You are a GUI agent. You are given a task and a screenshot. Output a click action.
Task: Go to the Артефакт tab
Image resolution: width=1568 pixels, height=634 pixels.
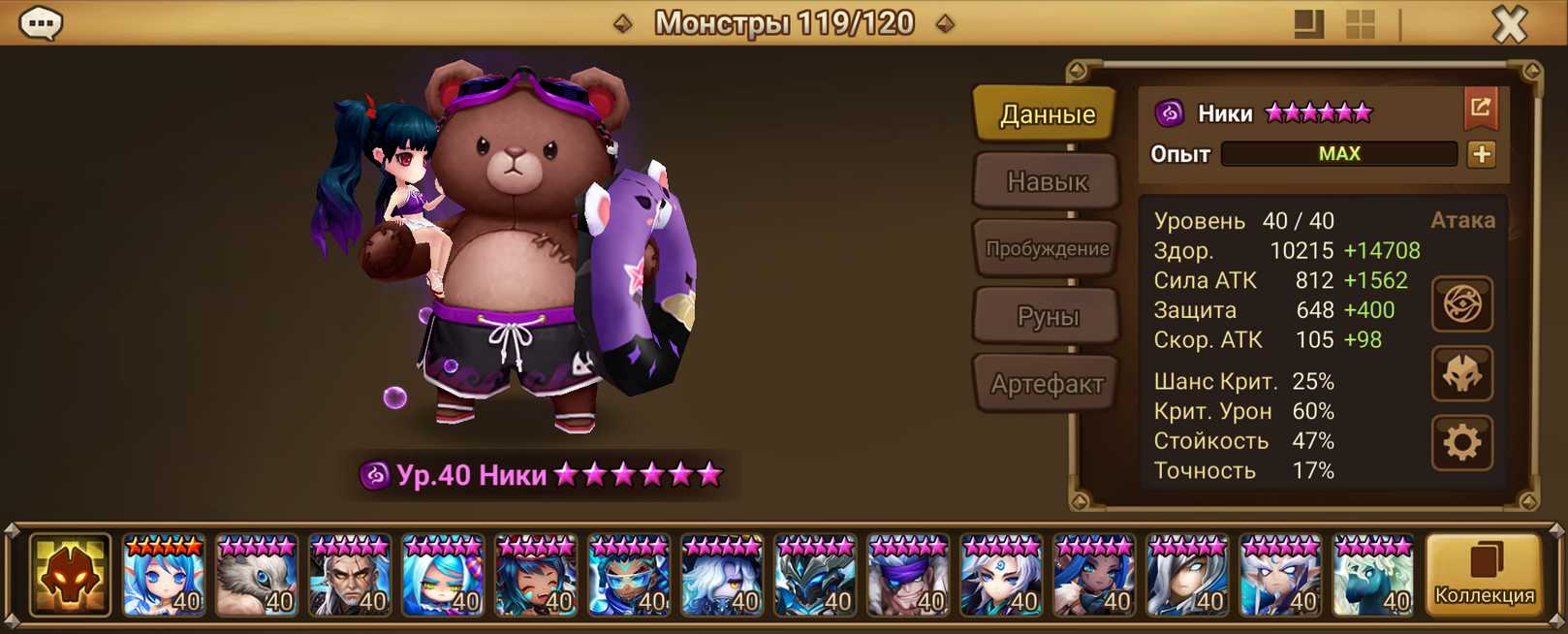[x=1047, y=384]
